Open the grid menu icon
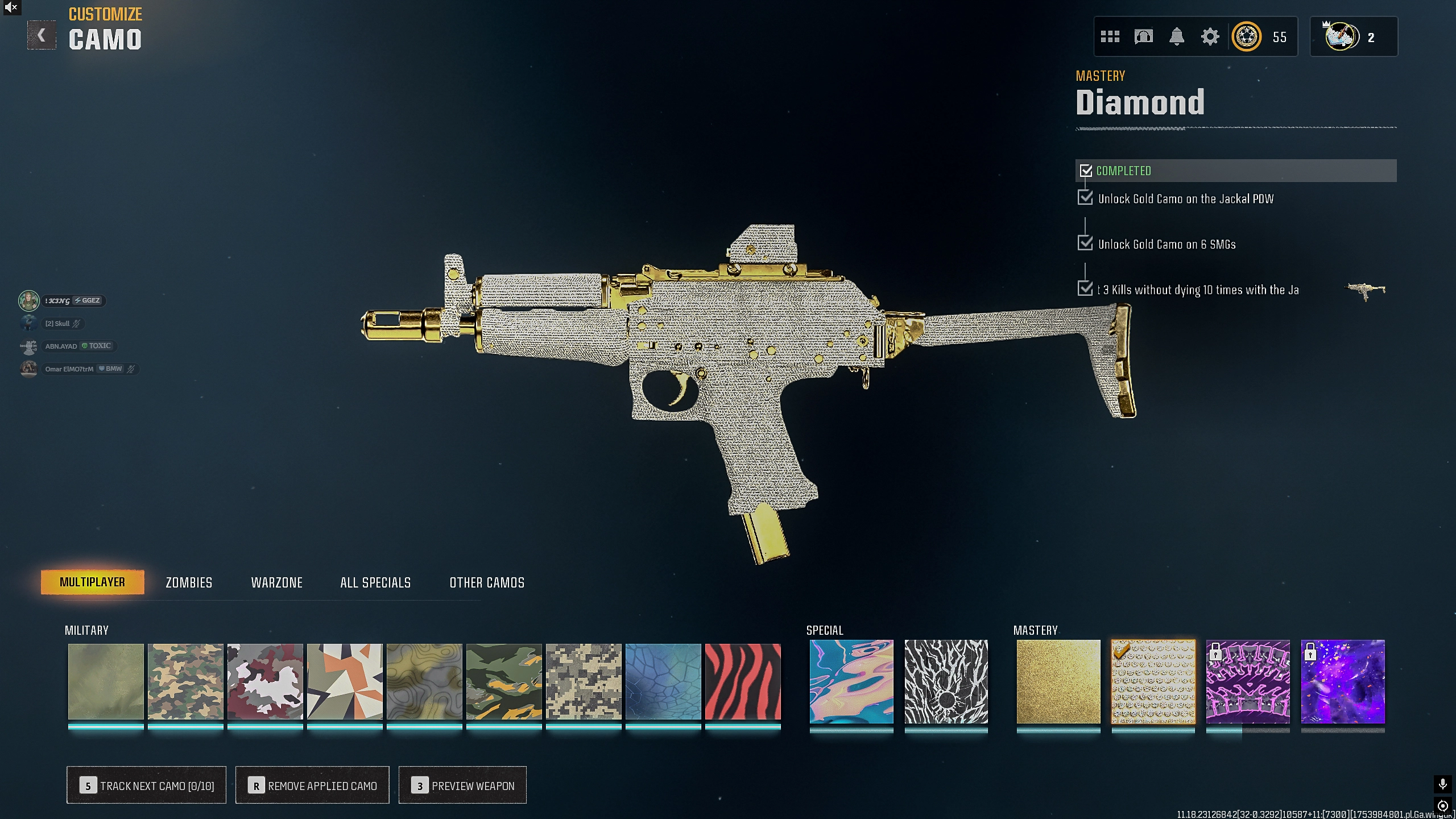Image resolution: width=1456 pixels, height=819 pixels. pyautogui.click(x=1110, y=37)
